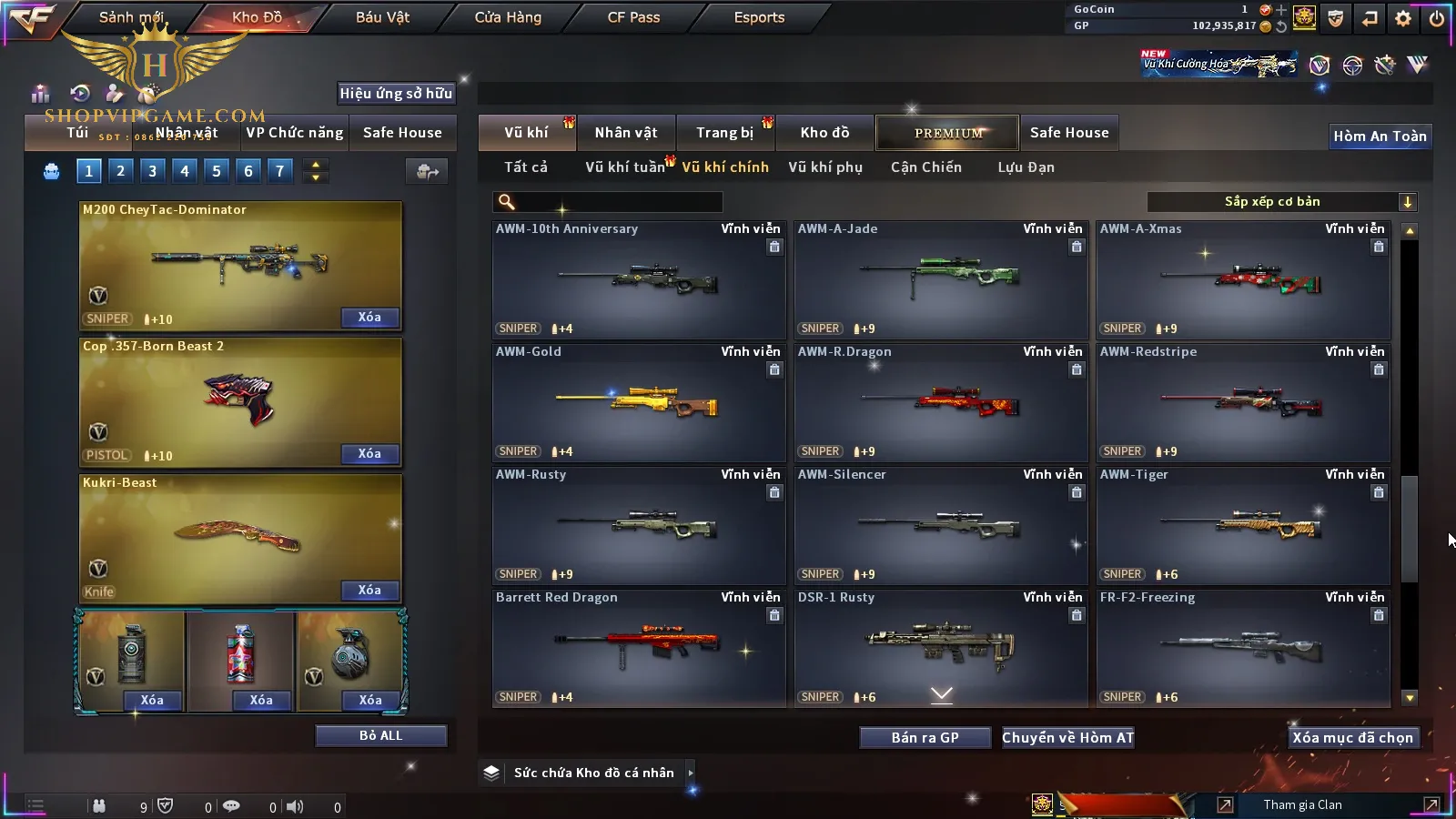
Task: Pick the Barrett Red Dragon sniper
Action: [x=639, y=649]
